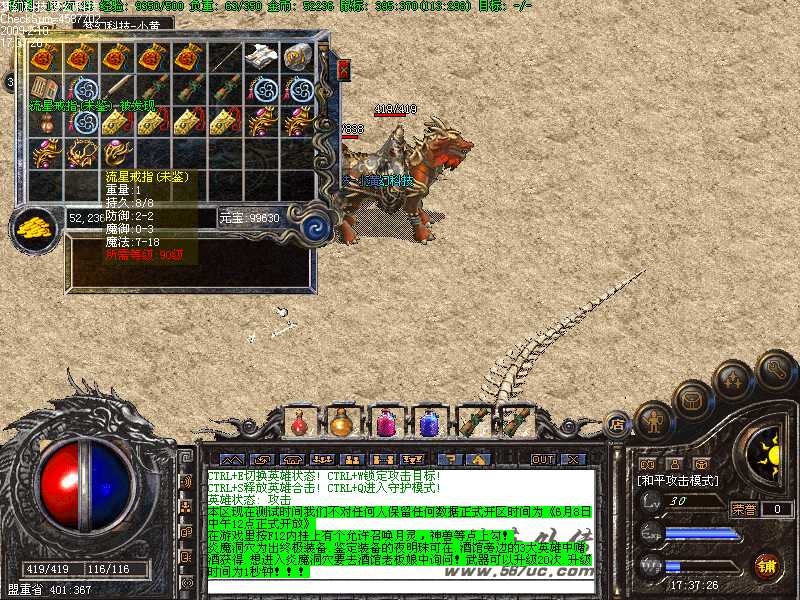Select the gourd item in the bag

click(x=46, y=122)
